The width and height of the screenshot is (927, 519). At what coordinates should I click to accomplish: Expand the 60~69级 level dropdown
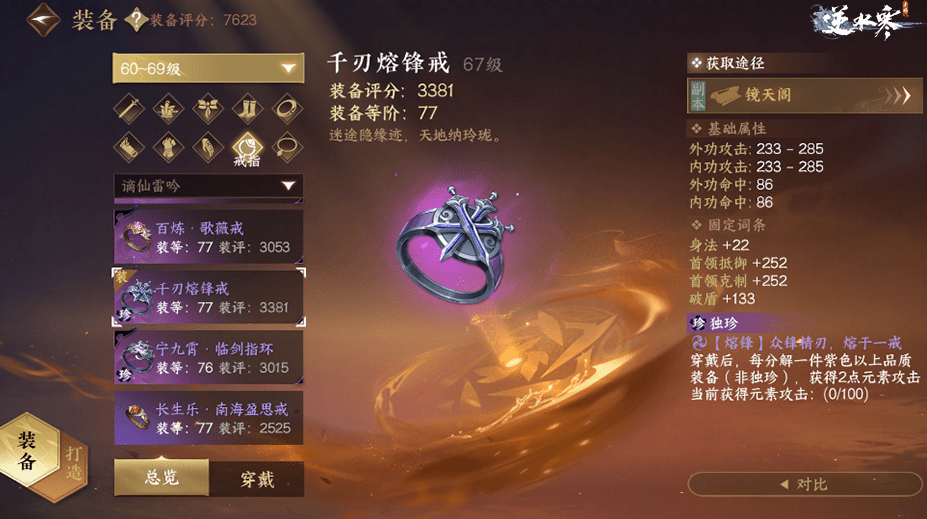coord(207,68)
